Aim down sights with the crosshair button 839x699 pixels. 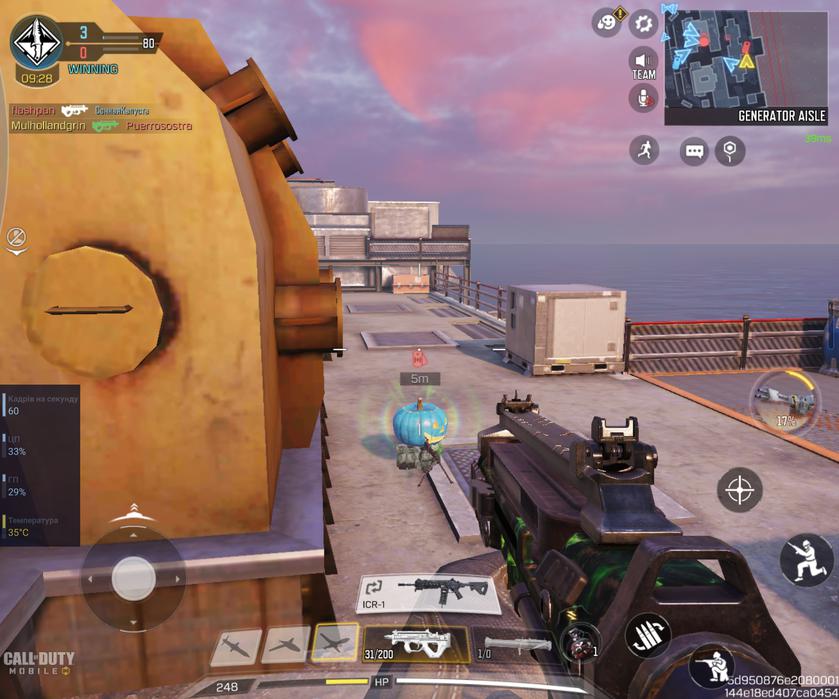point(740,490)
